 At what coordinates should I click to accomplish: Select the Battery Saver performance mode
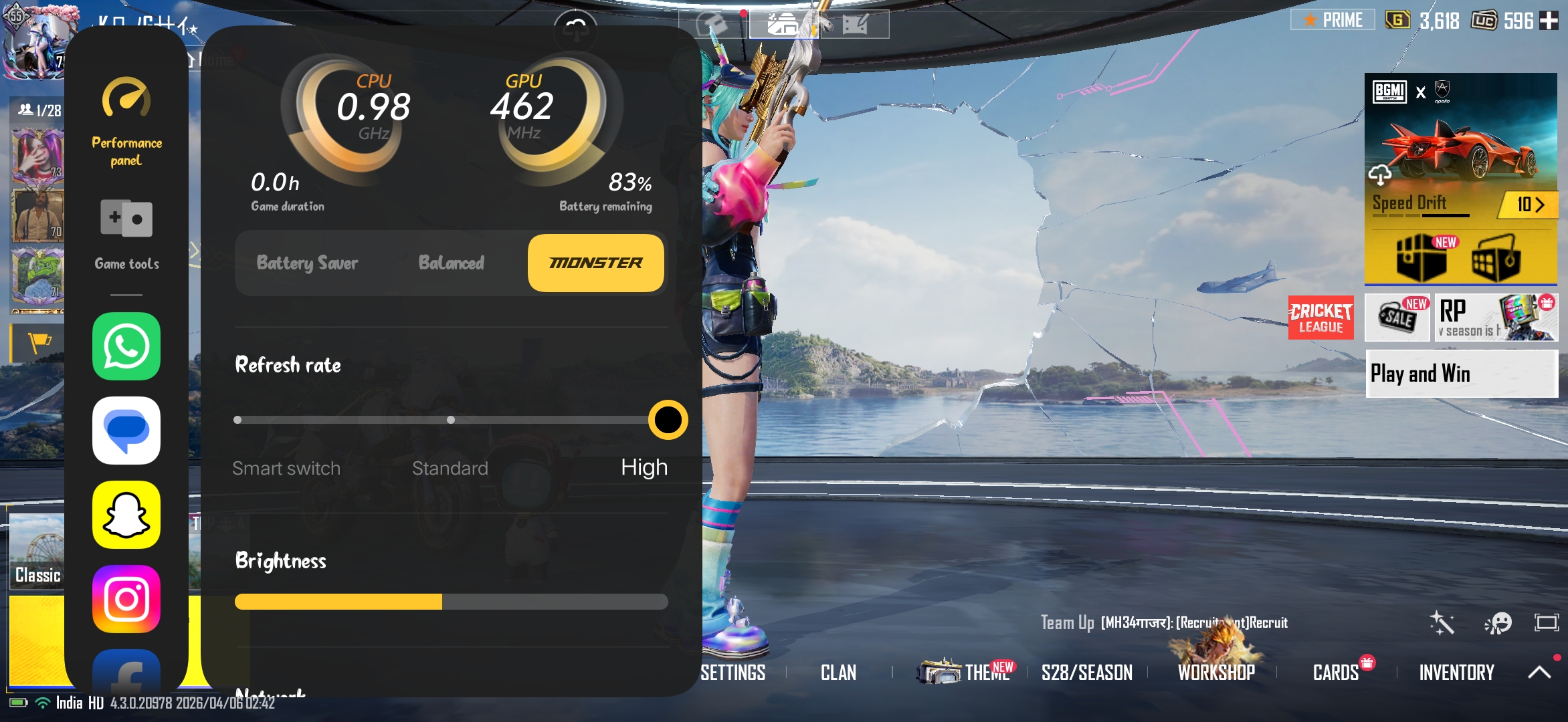307,263
